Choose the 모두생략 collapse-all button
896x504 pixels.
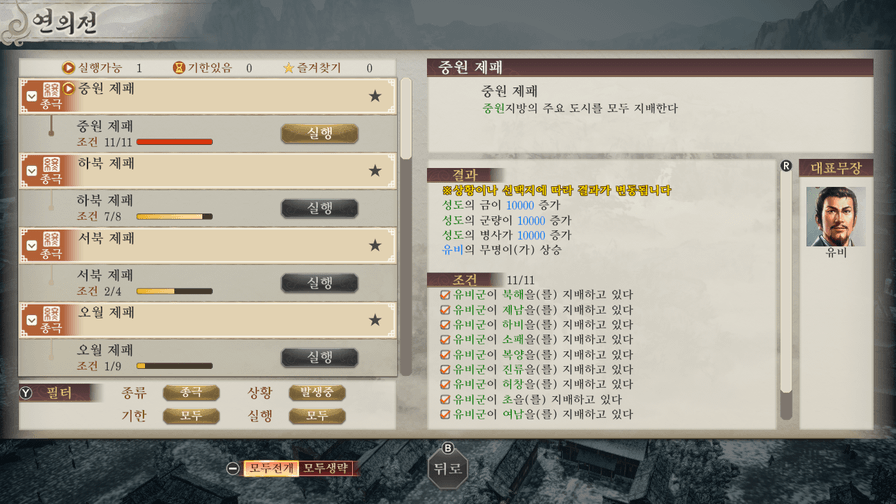pos(326,468)
